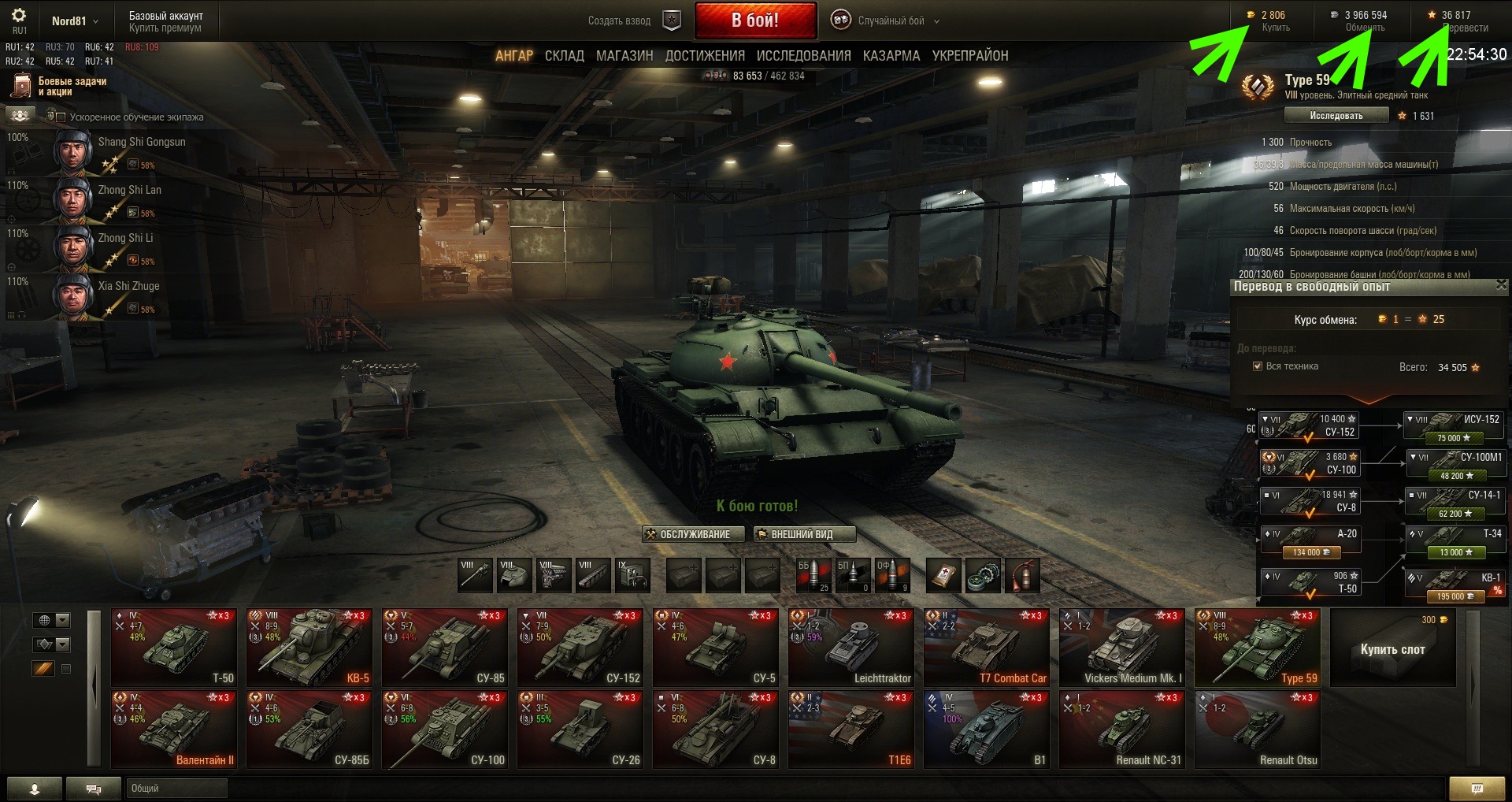Image resolution: width=1512 pixels, height=802 pixels.
Task: Choose the Leichttraktor tank in carousel
Action: point(852,647)
